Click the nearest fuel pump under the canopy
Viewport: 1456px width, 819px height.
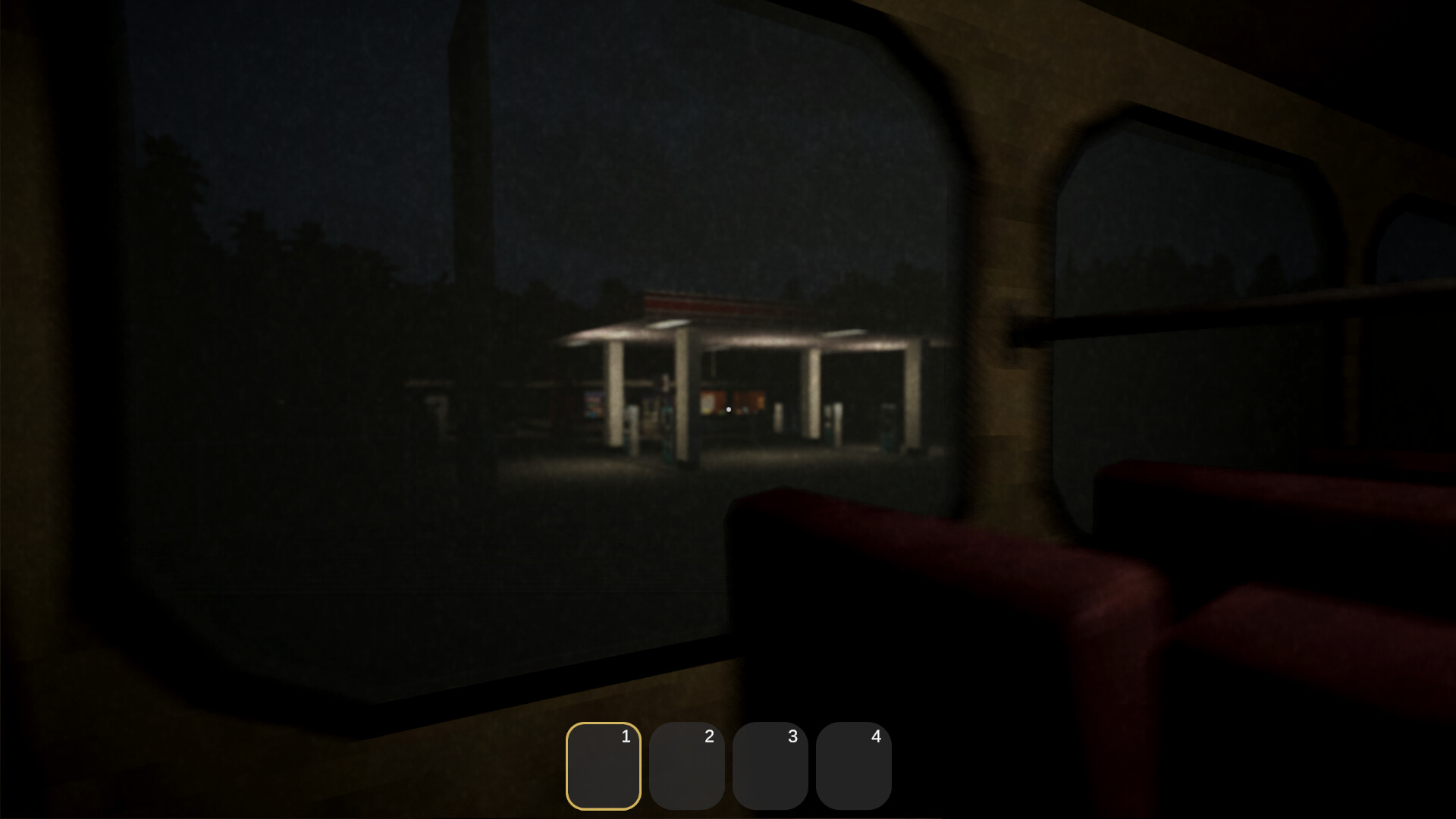666,432
